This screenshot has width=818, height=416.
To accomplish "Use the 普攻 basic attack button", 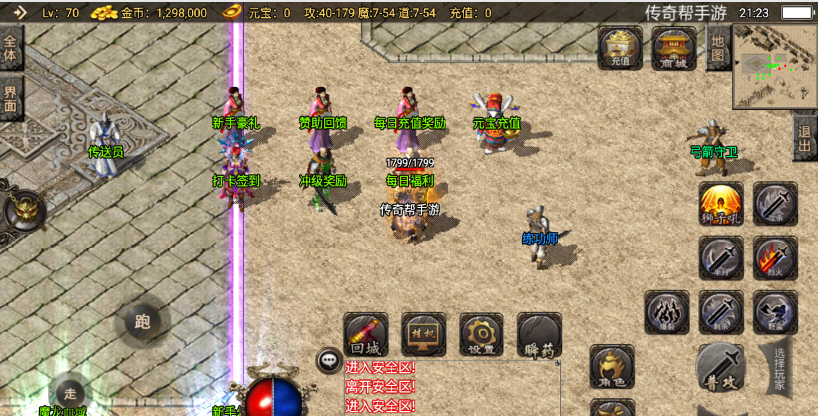I will tap(721, 367).
